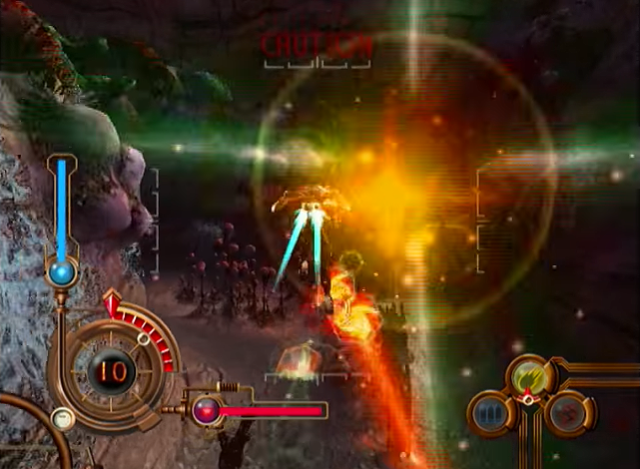640x469 pixels.
Task: Choose the blue triple-missile weapon icon
Action: (490, 412)
